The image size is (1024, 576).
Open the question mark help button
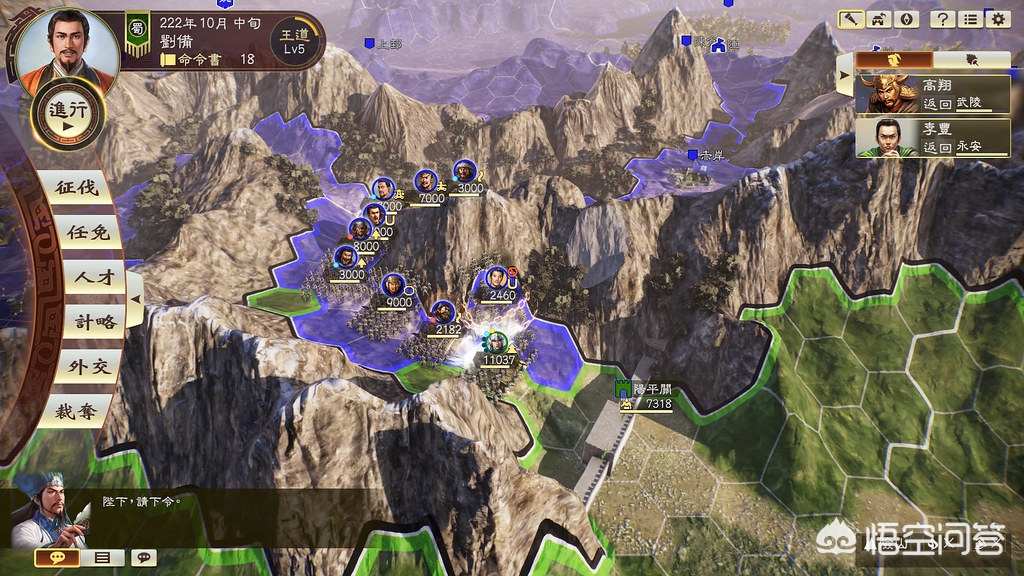coord(942,19)
